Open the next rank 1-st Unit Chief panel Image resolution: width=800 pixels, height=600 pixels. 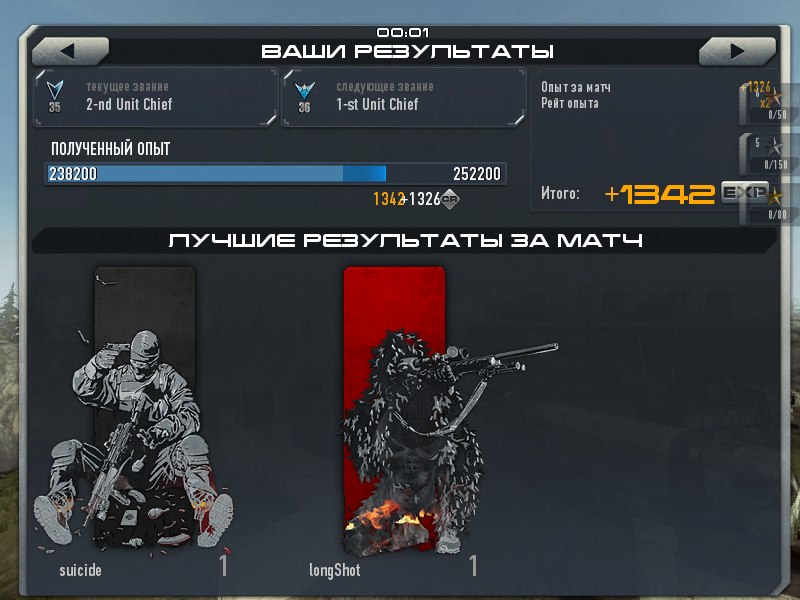[403, 97]
